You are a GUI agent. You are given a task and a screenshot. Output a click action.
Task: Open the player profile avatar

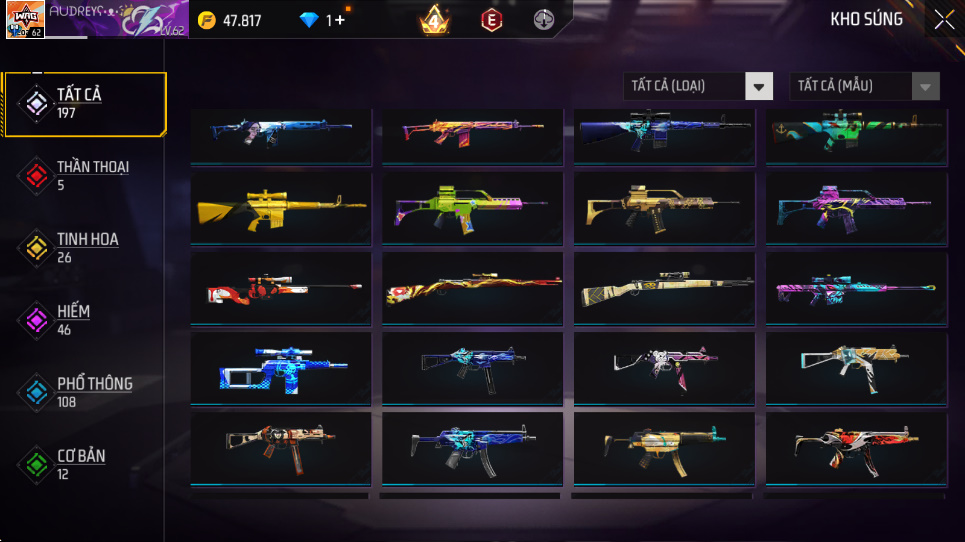click(25, 19)
